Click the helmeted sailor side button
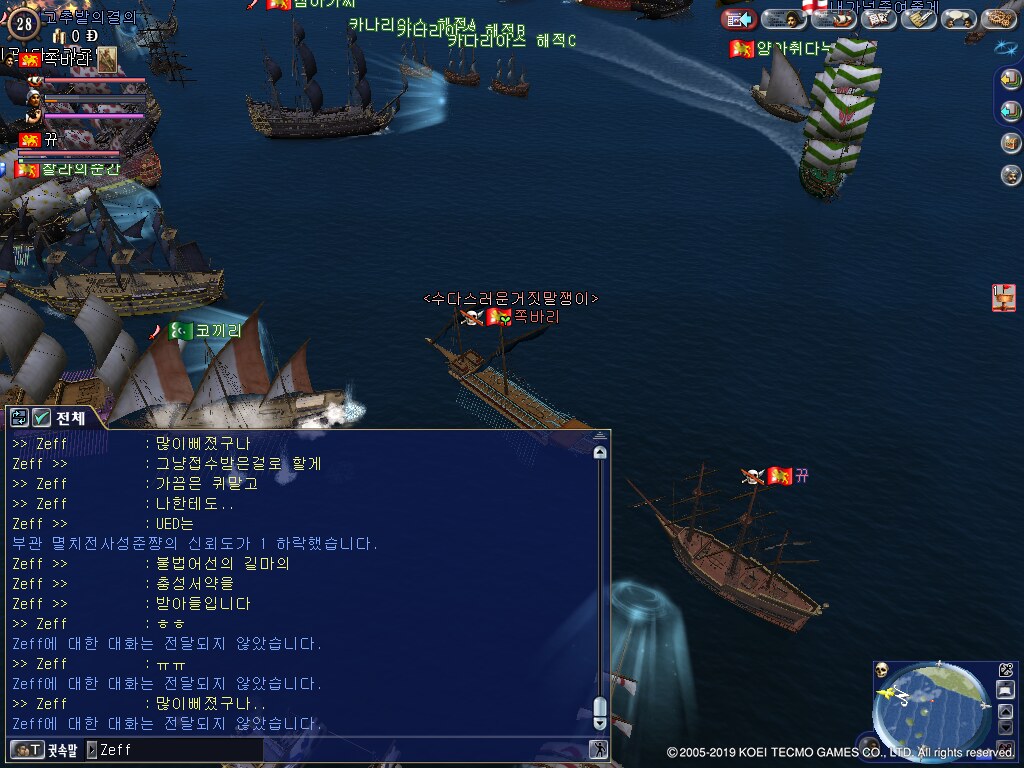 click(1011, 176)
